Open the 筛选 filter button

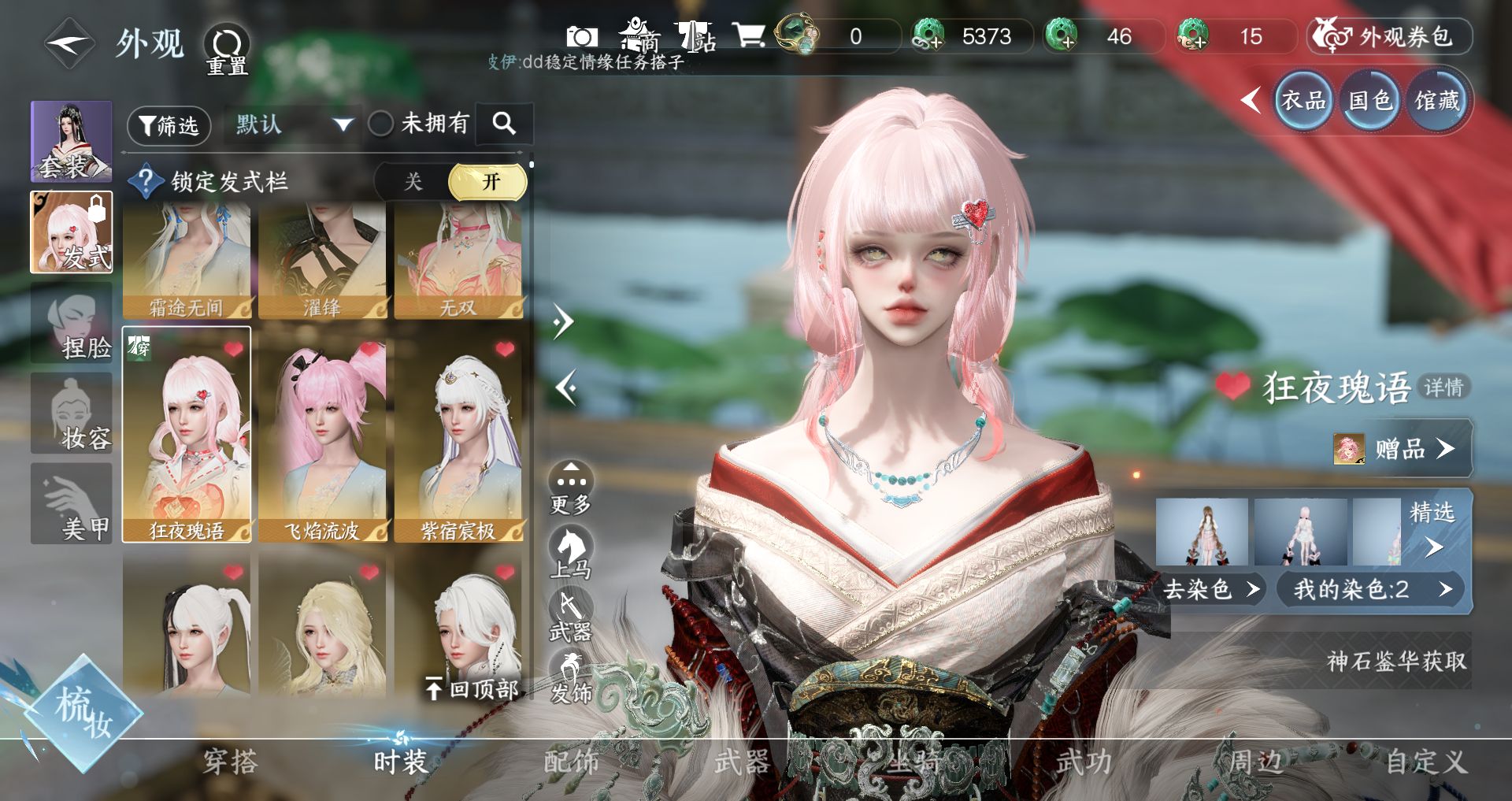169,125
